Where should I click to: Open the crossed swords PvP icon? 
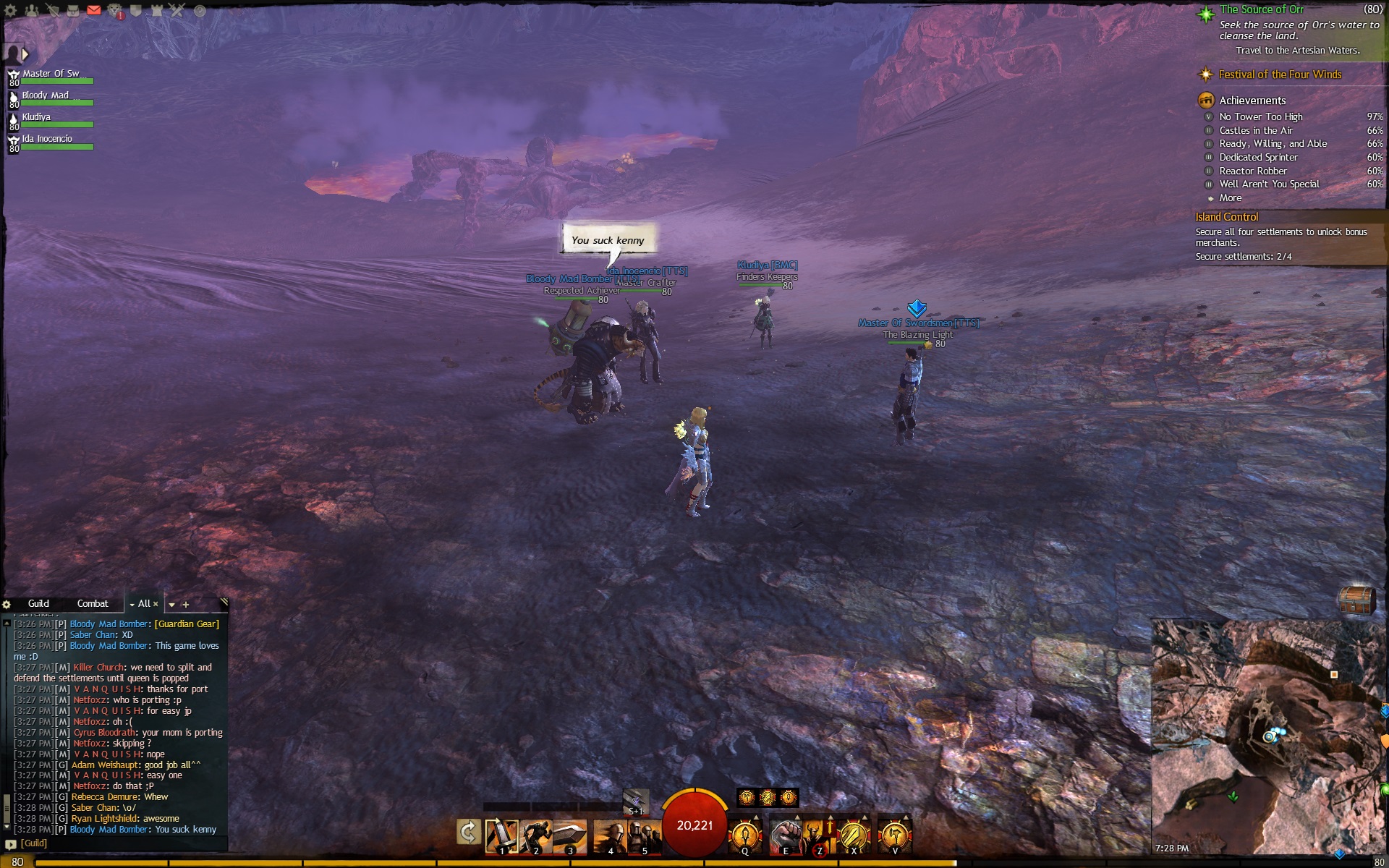click(x=178, y=10)
